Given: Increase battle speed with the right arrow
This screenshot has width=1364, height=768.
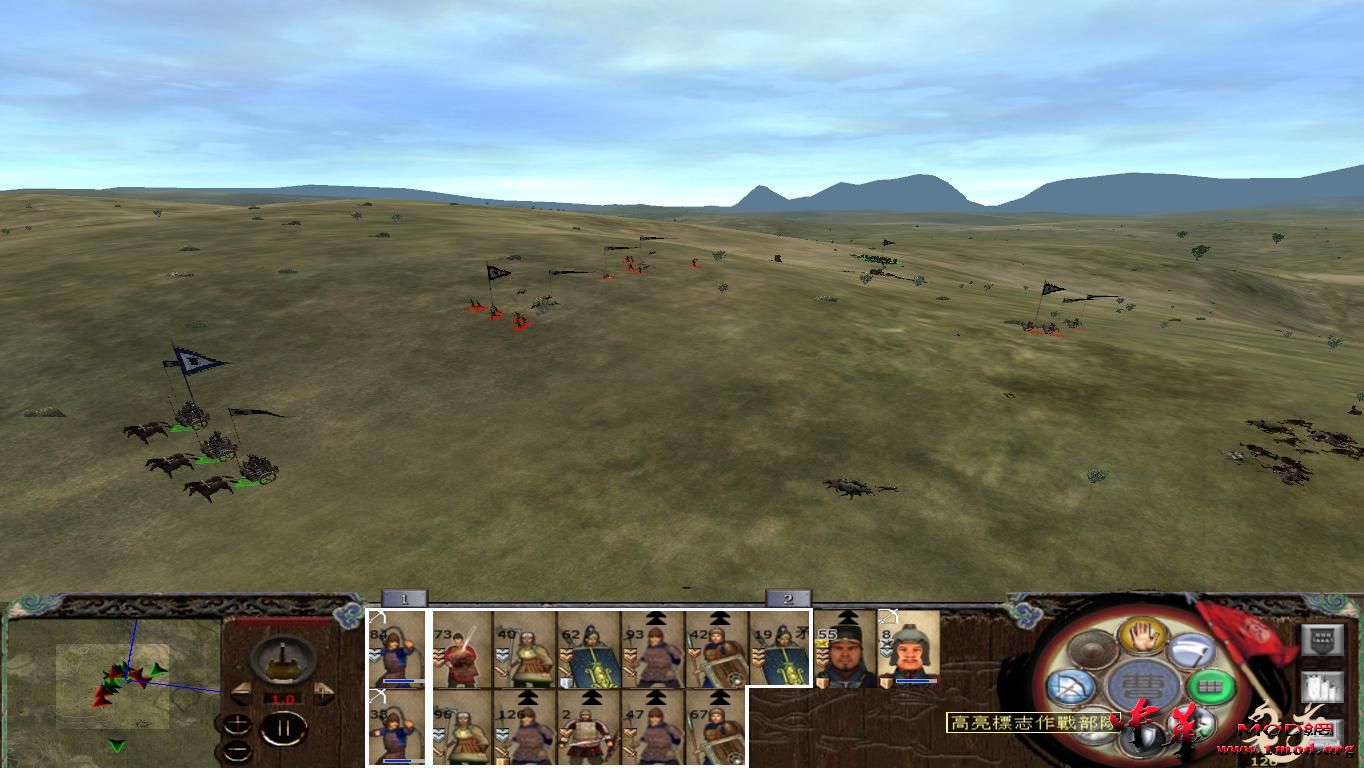Looking at the screenshot, I should (x=323, y=694).
